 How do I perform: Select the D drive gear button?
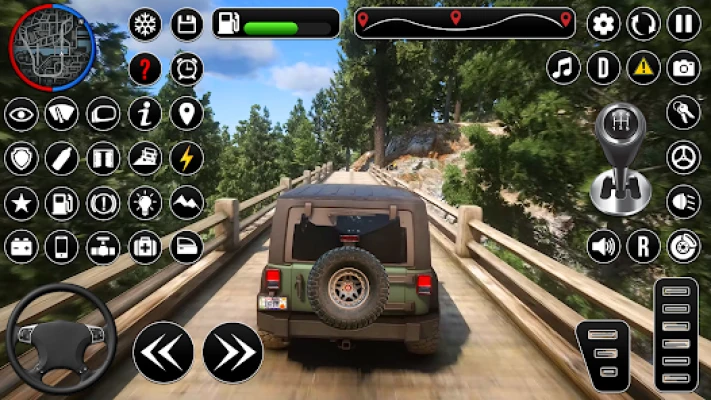click(x=603, y=68)
